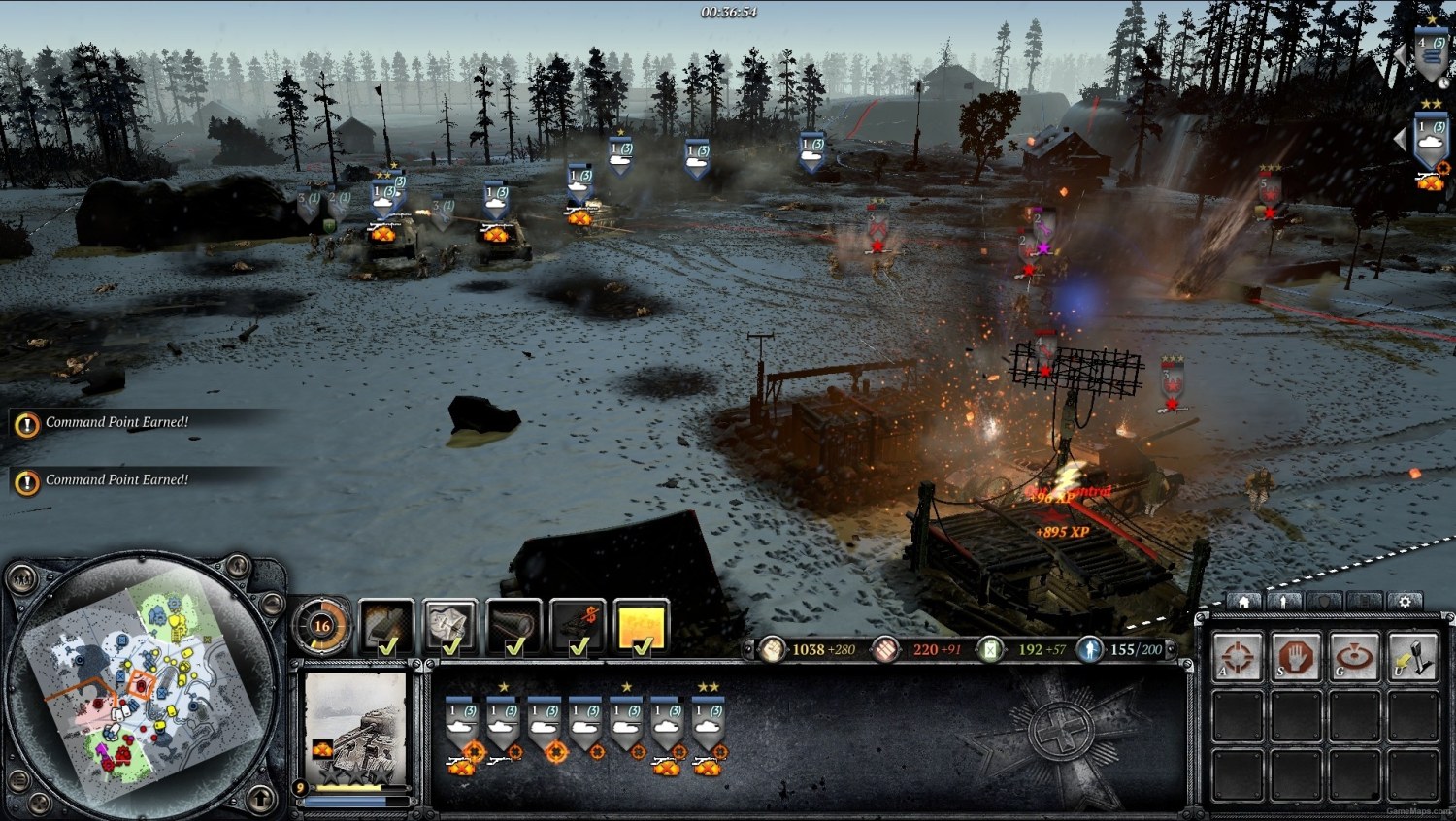Expand the minimap using the bottom up arrow
The width and height of the screenshot is (1456, 821).
[x=262, y=801]
